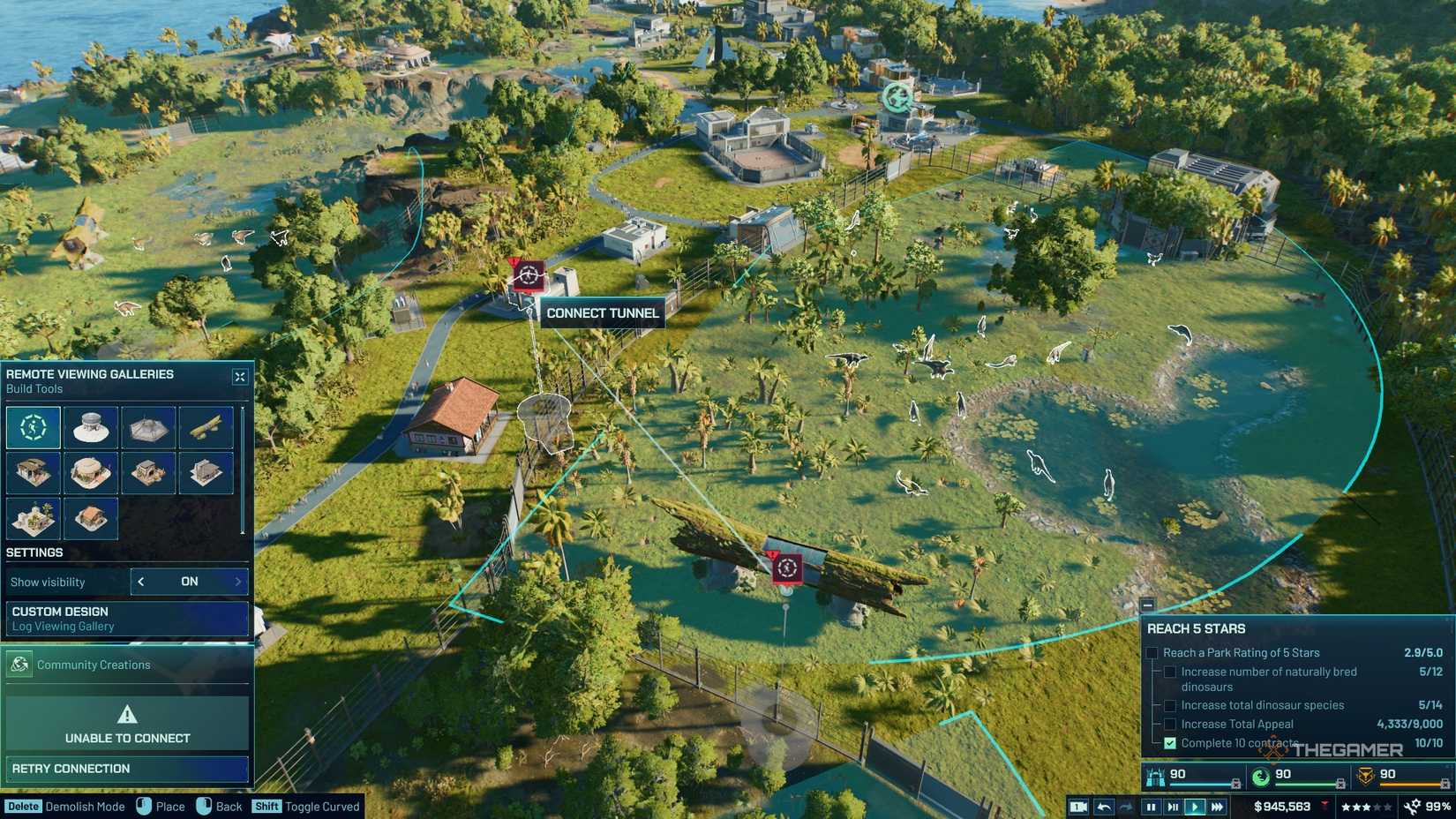Click the Community Creations globe icon
Image resolution: width=1456 pixels, height=819 pixels.
tap(19, 665)
